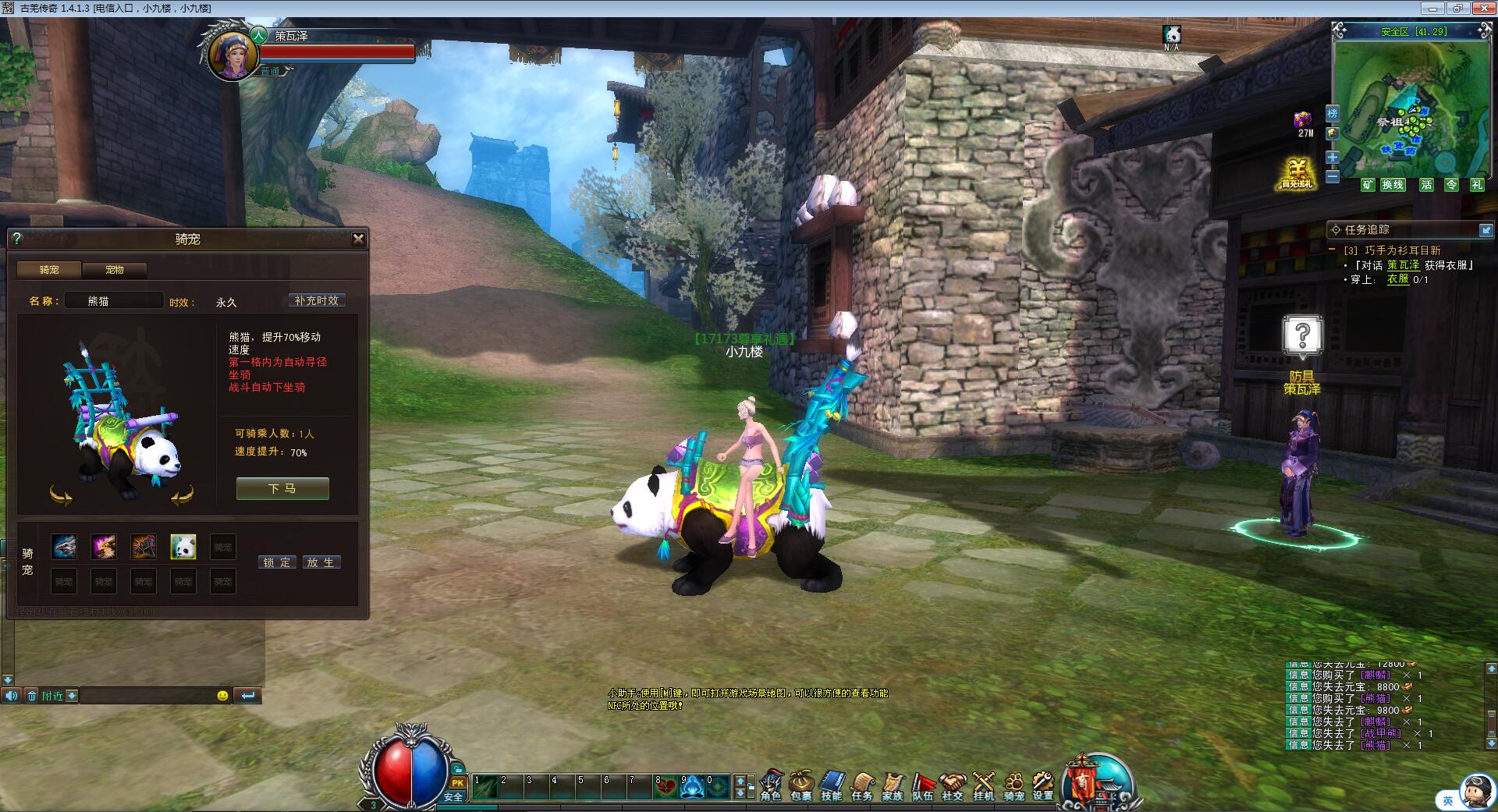Open the 角色 character sheet

coord(771,785)
